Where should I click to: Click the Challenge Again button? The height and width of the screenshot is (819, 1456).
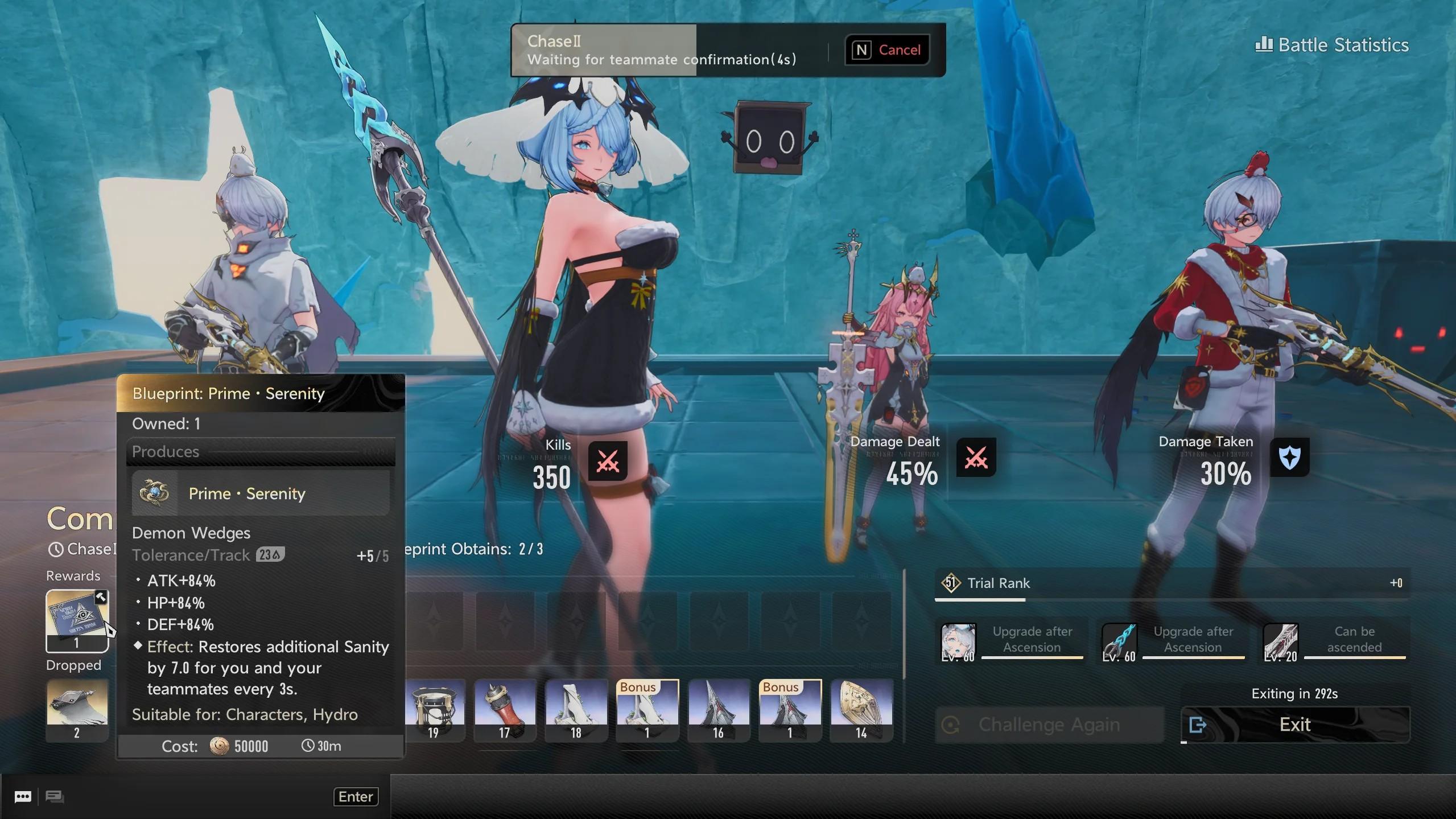point(1049,725)
